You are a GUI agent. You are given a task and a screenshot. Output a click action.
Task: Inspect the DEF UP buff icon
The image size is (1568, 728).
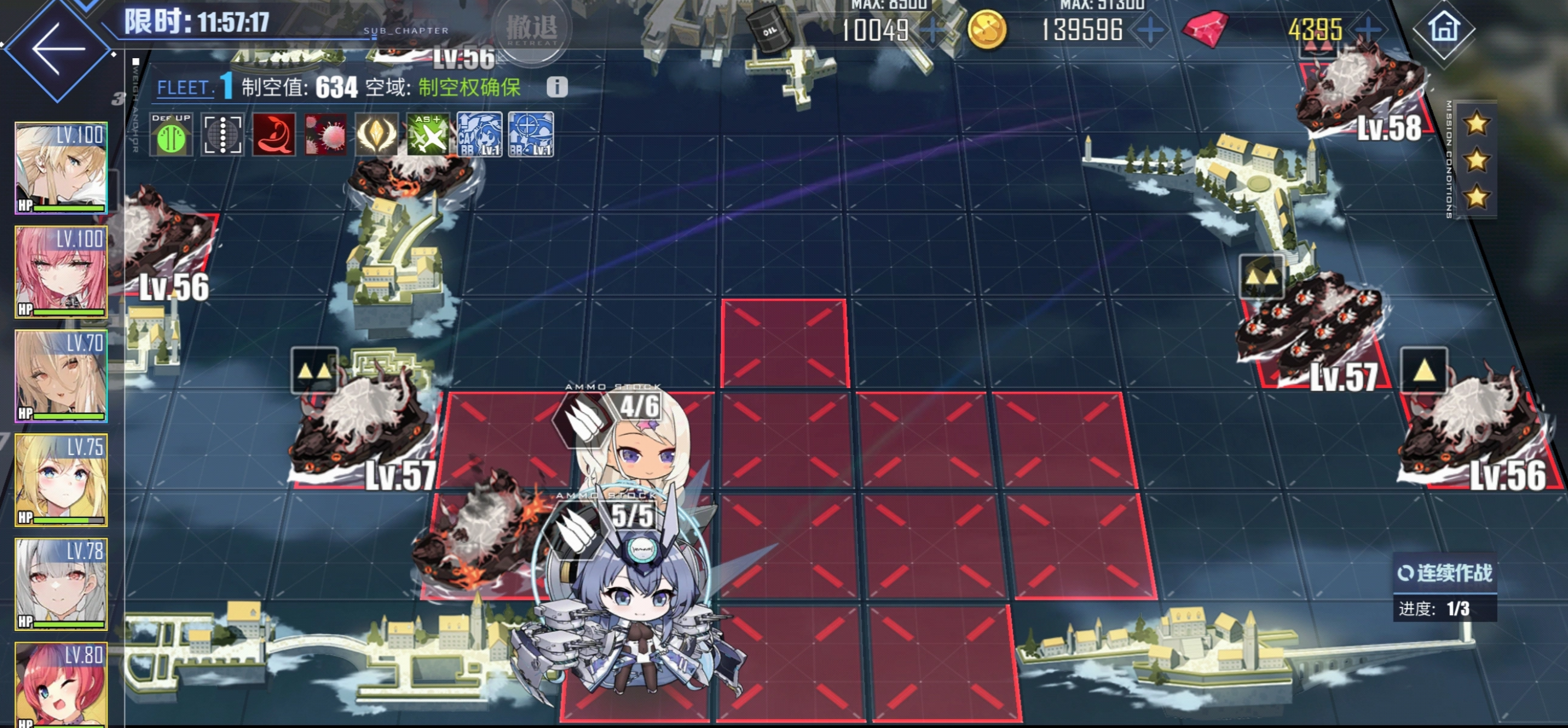pyautogui.click(x=171, y=135)
